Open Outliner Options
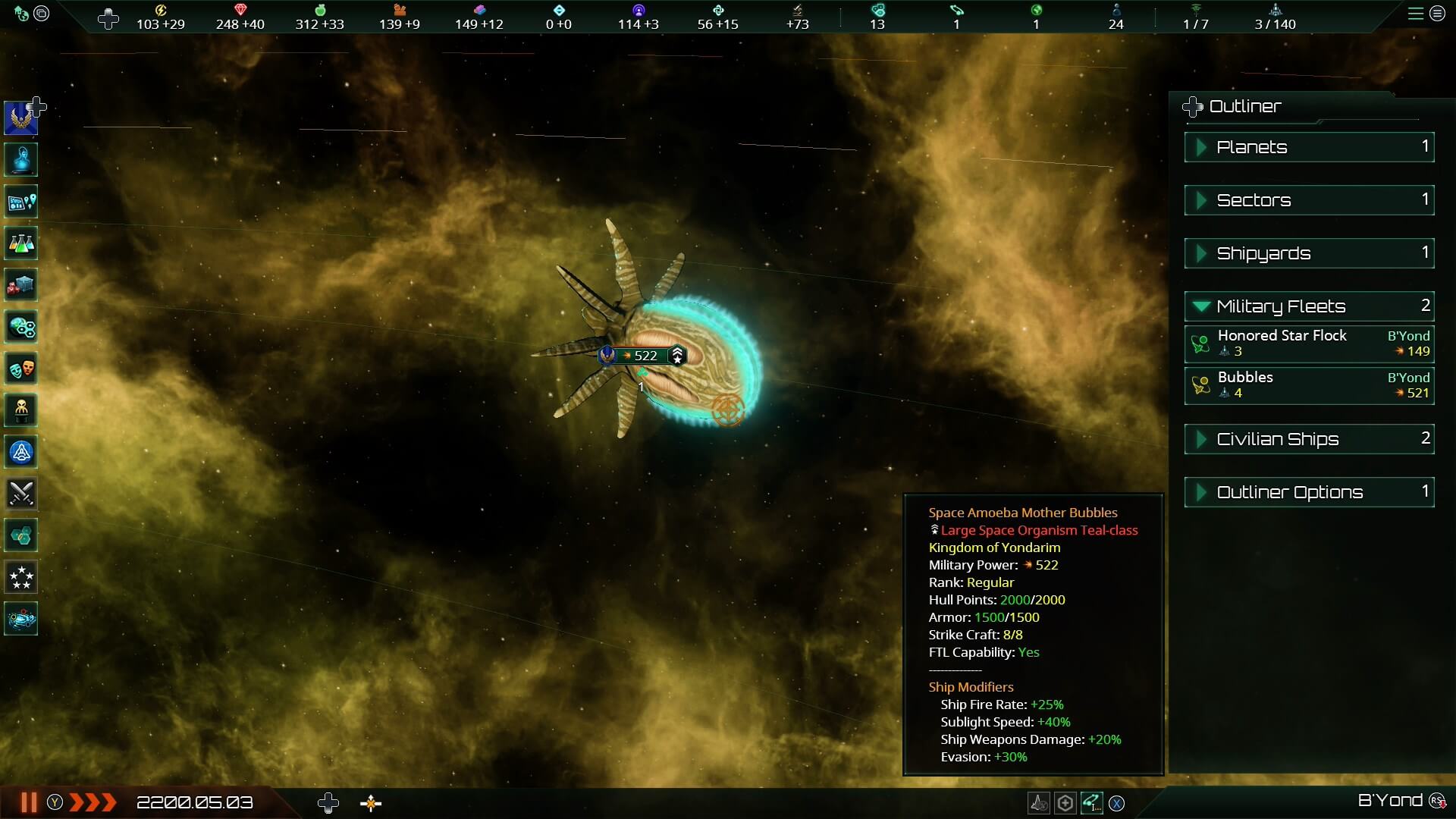1456x819 pixels. coord(1309,492)
